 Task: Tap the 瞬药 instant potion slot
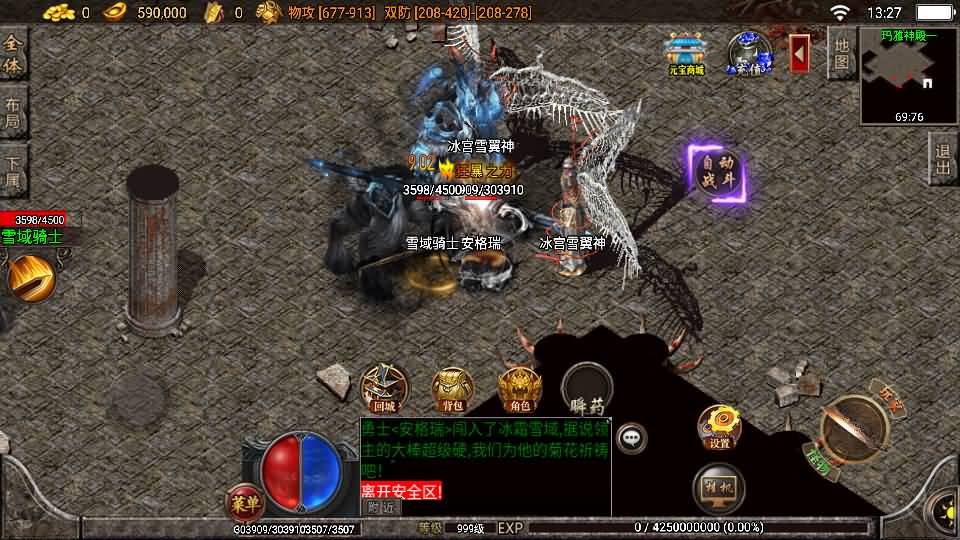(587, 389)
